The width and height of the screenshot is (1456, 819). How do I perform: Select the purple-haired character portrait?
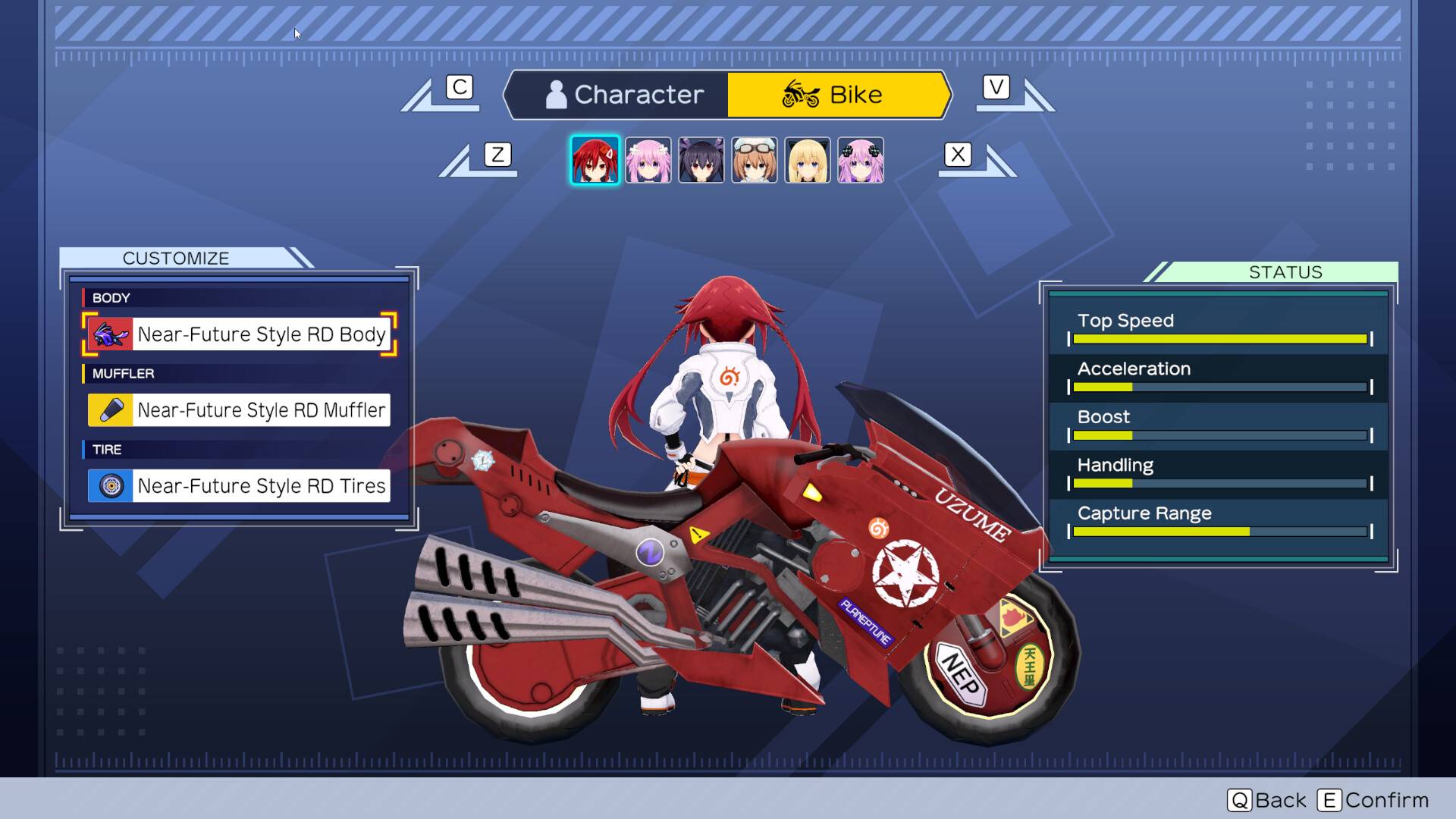click(860, 159)
